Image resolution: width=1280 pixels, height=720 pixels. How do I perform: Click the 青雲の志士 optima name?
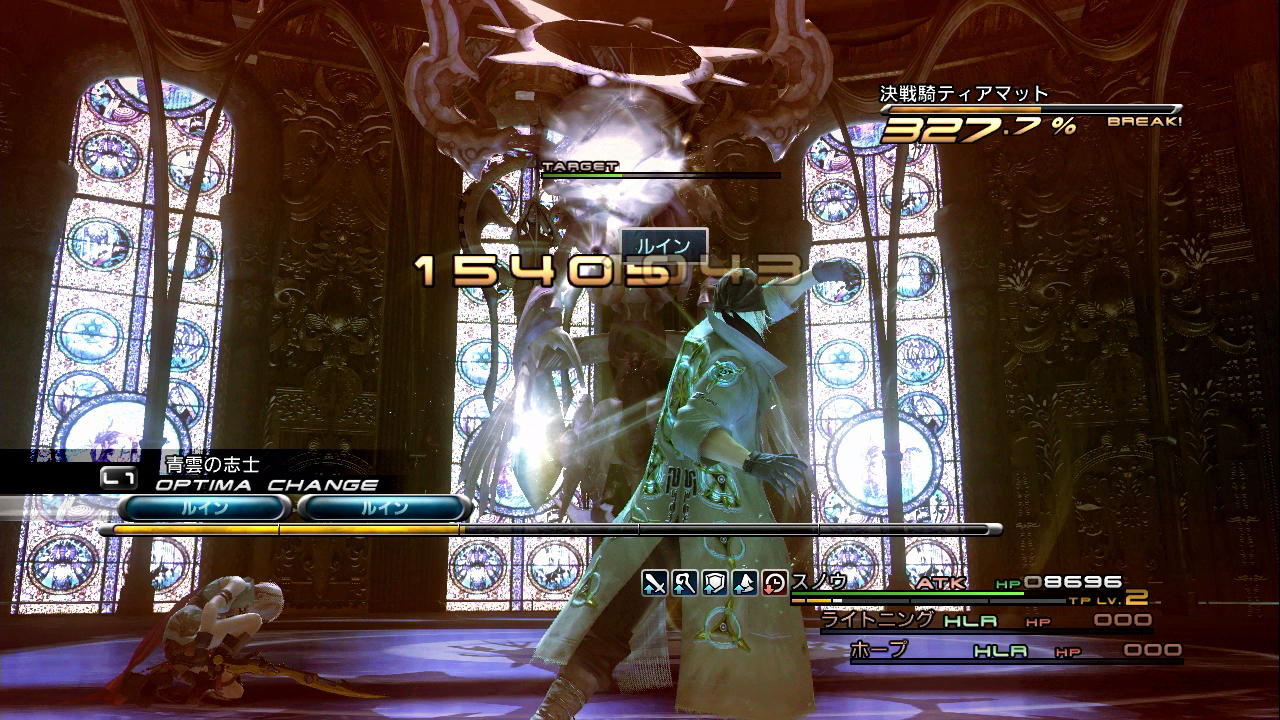[x=210, y=464]
